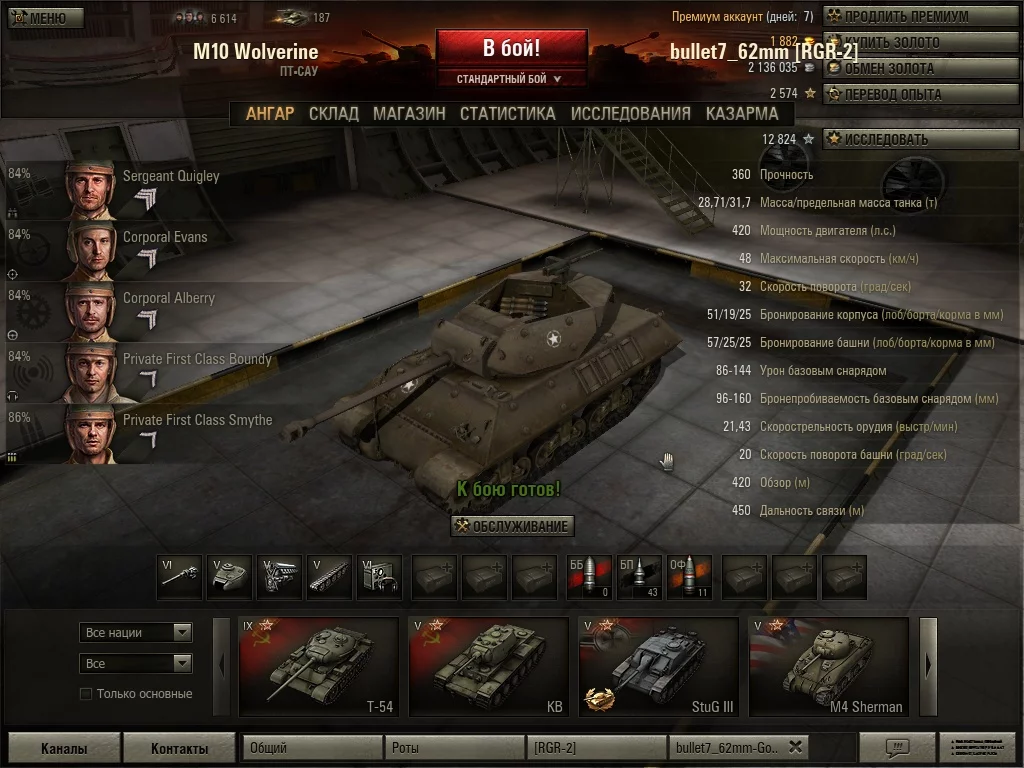Open the Казарма tab
Image resolution: width=1024 pixels, height=768 pixels.
[742, 113]
